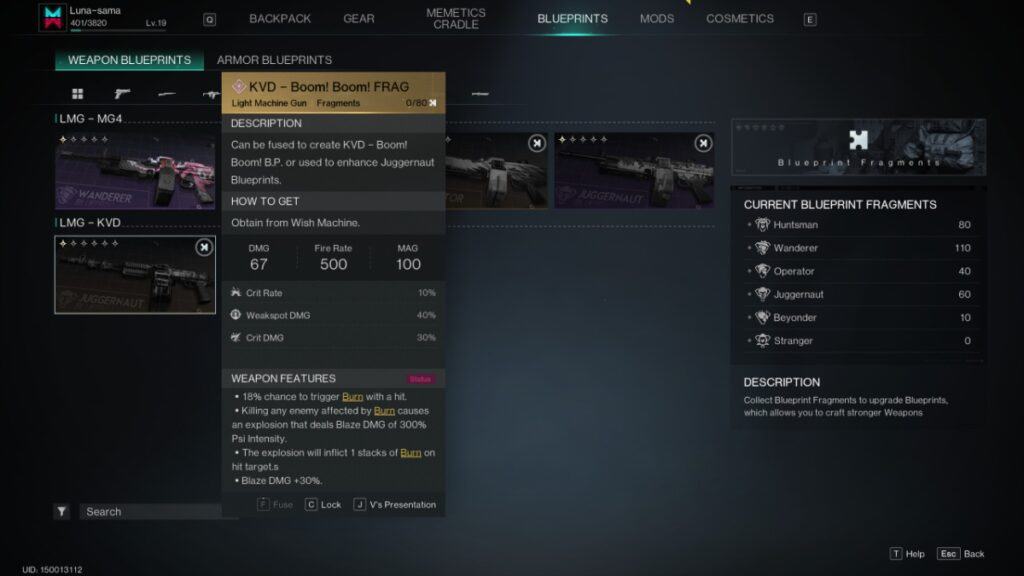Select the pink Wanderer MG4 blueprint
Image resolution: width=1024 pixels, height=576 pixels.
(135, 171)
